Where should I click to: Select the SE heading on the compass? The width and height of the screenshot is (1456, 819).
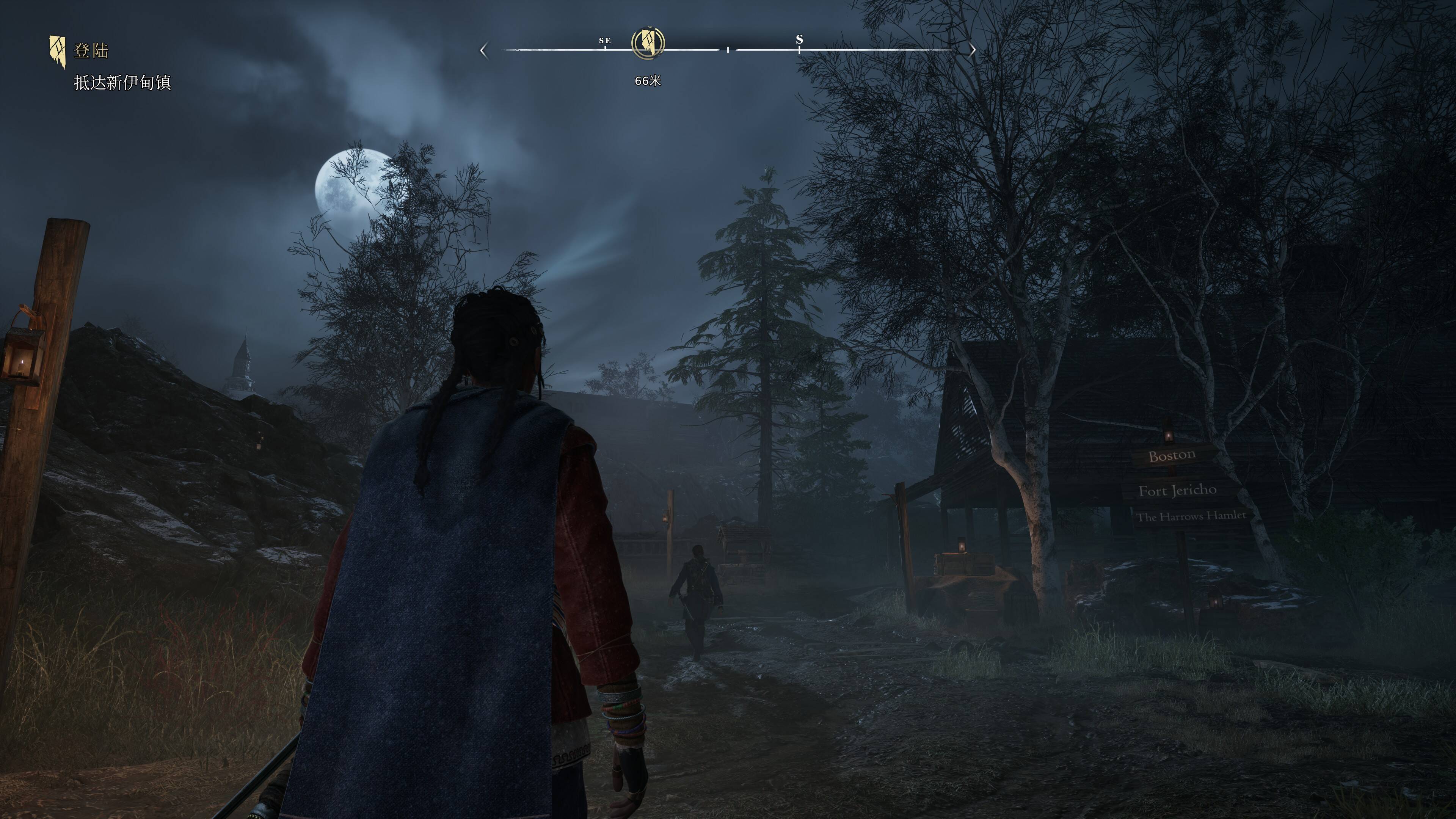605,41
